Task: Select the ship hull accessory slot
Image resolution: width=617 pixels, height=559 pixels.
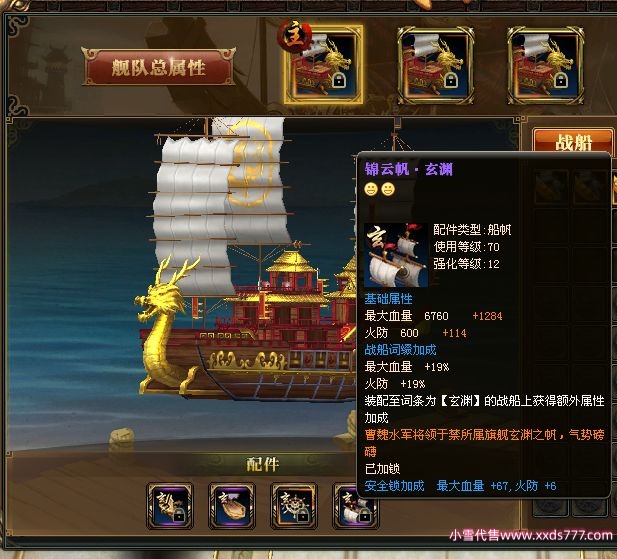Action: pos(231,507)
